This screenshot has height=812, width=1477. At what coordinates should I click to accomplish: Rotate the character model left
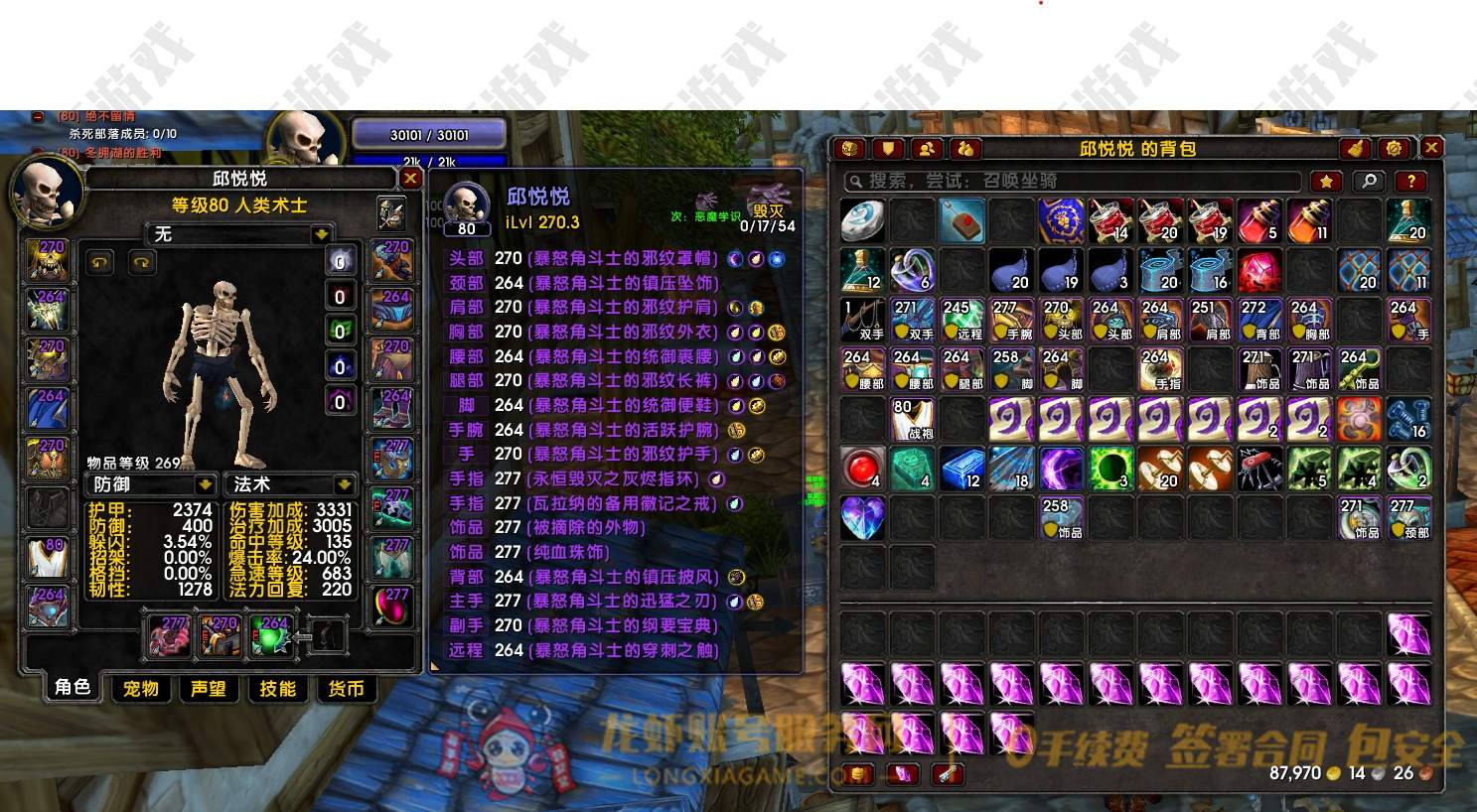[100, 262]
